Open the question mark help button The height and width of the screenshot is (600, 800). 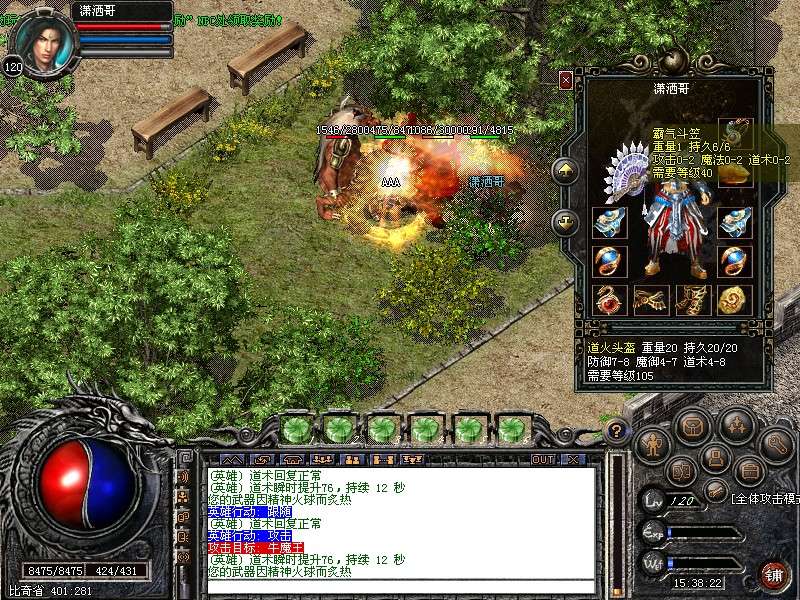(x=617, y=432)
